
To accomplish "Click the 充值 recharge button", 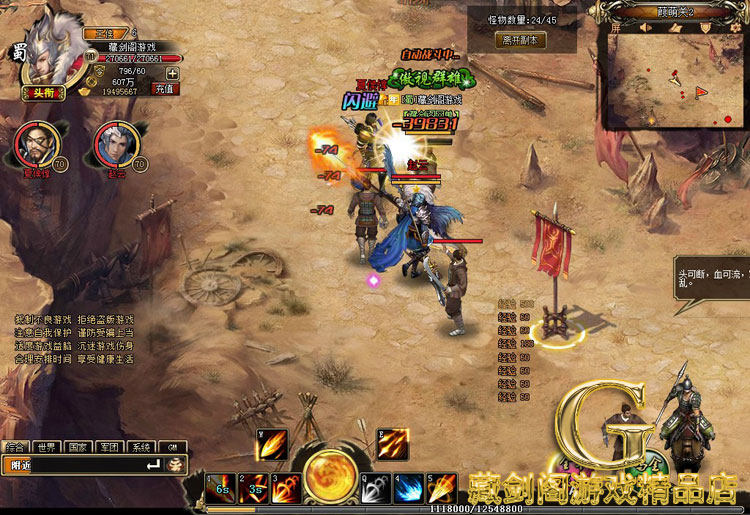I will click(165, 89).
